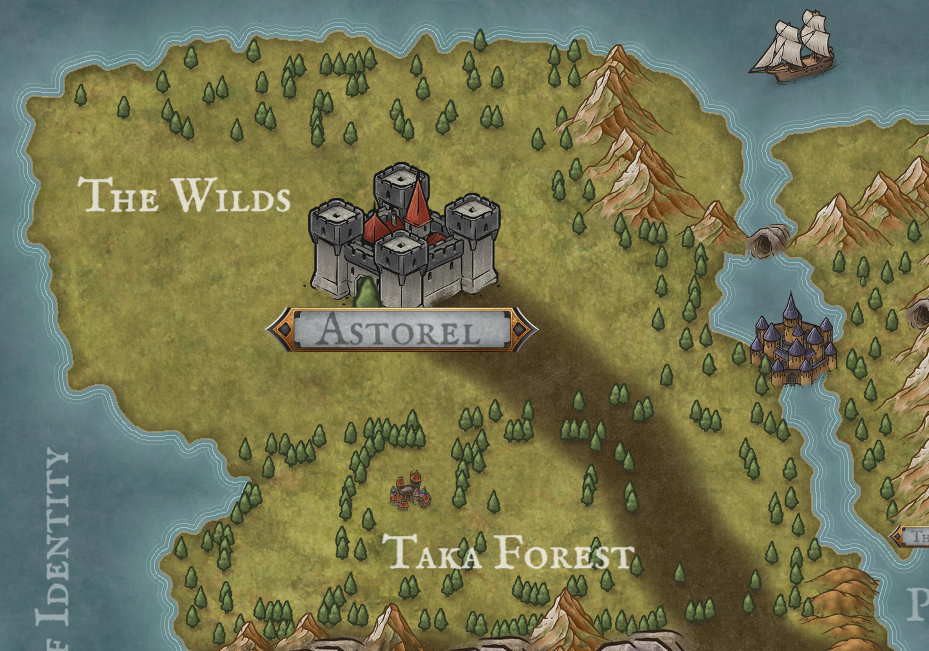Choose the blue-roofed castle map marker

793,343
